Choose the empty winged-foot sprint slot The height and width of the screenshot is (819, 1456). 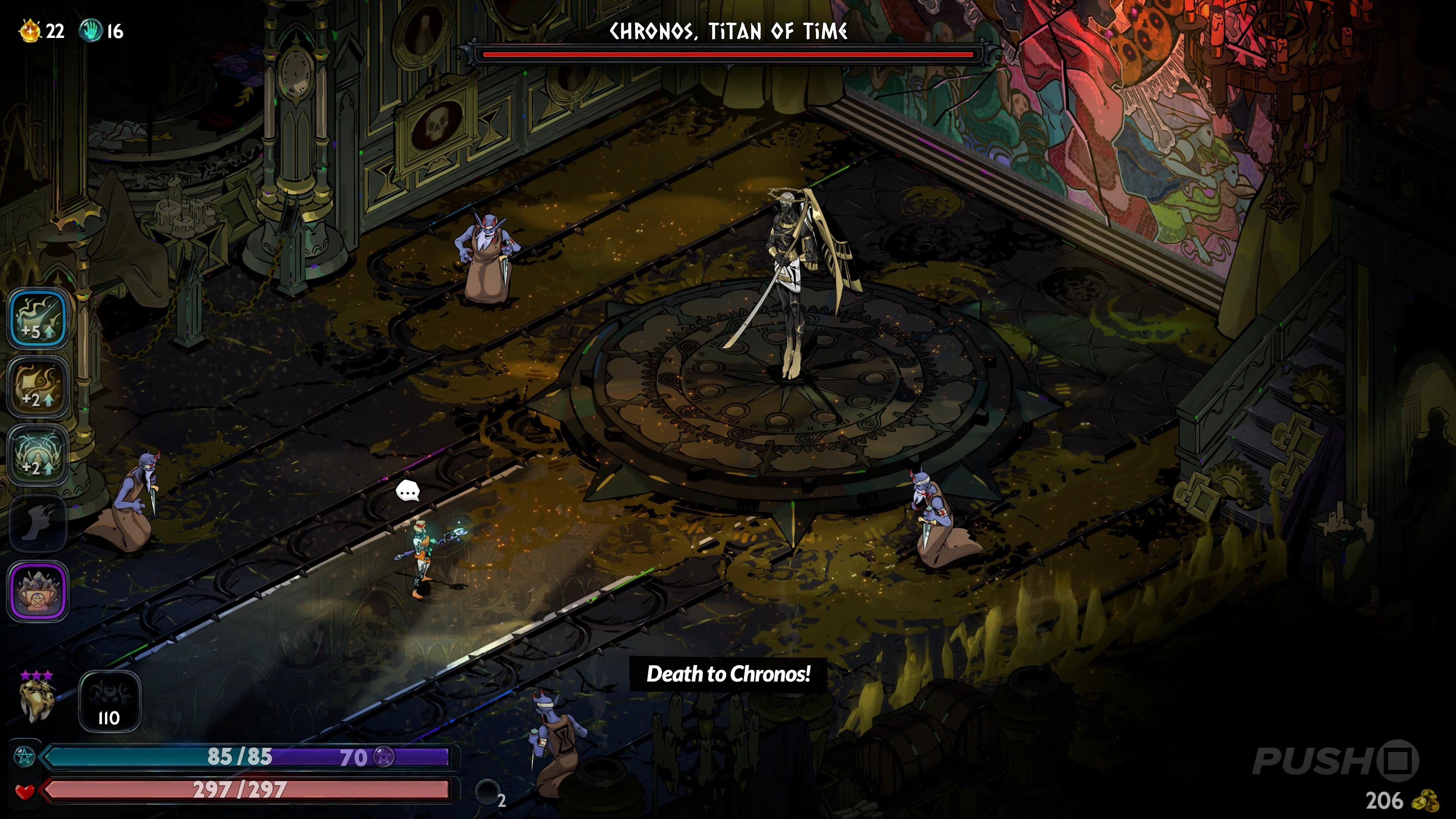click(38, 523)
